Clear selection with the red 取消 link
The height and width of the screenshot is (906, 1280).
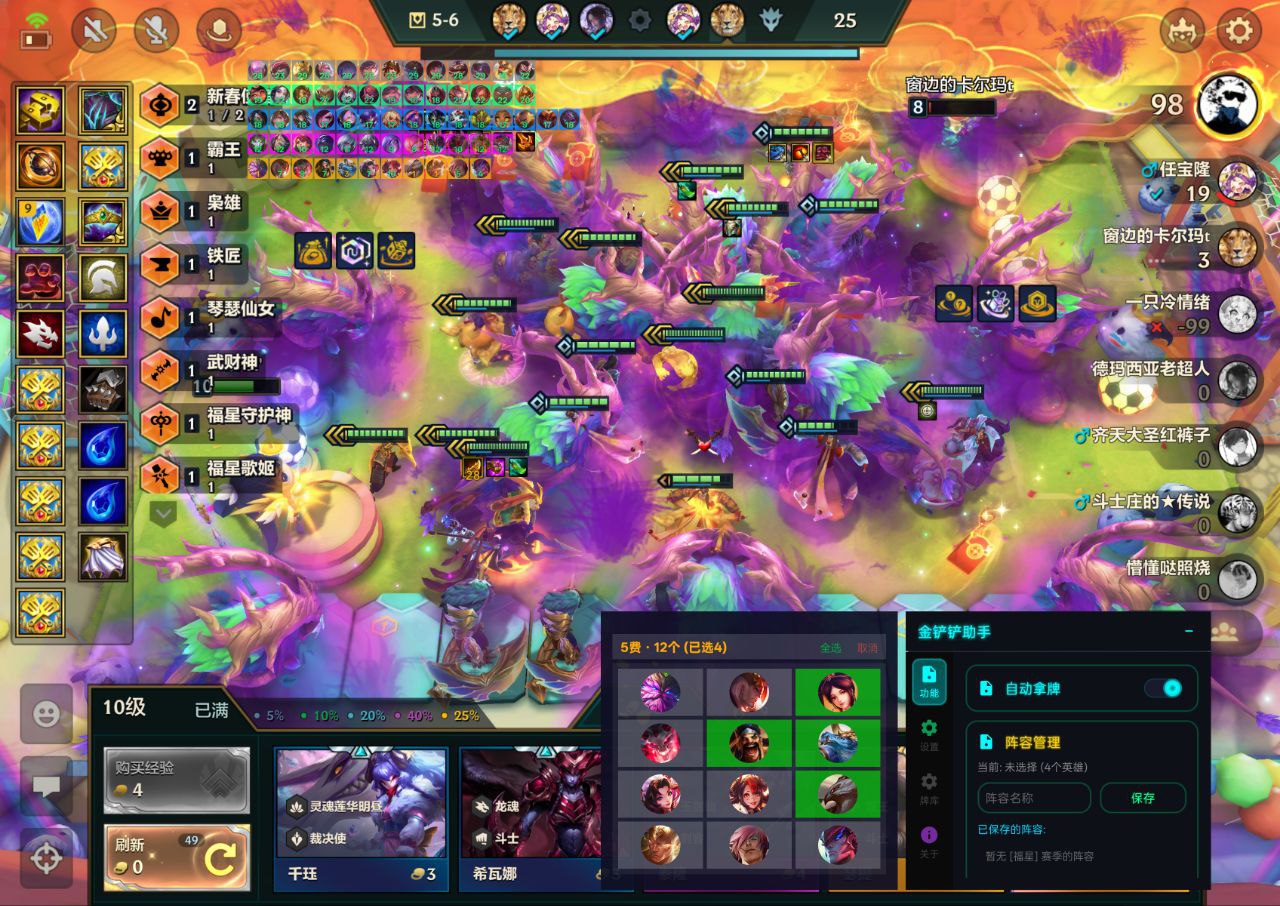point(867,648)
